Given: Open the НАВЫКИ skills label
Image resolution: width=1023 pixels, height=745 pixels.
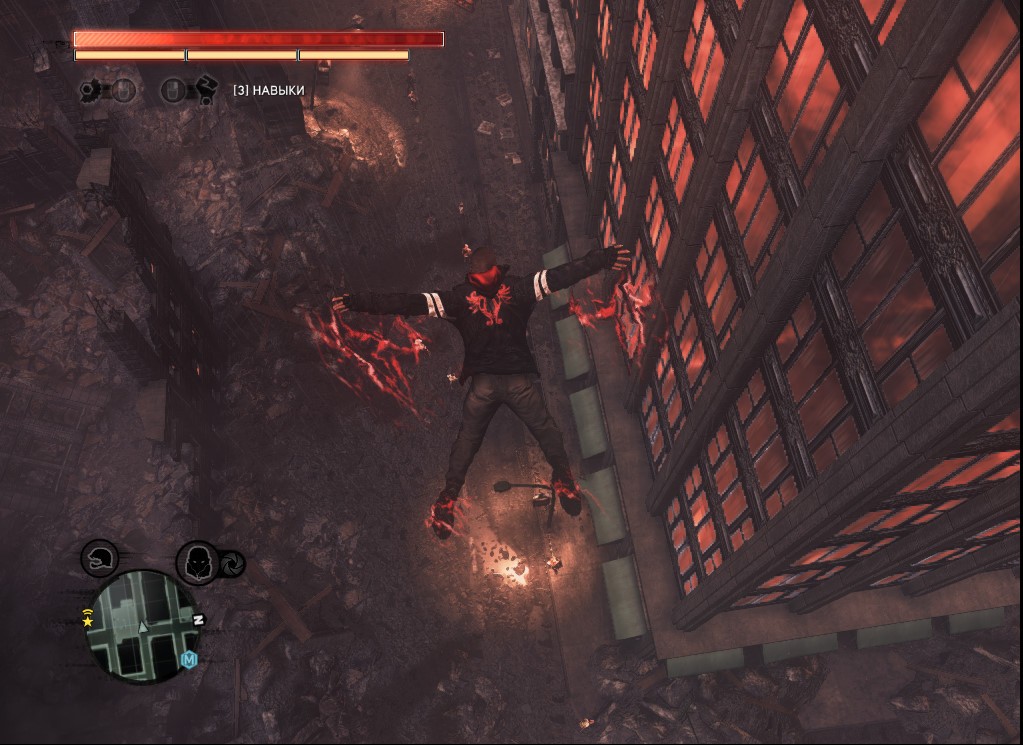Looking at the screenshot, I should coord(268,91).
